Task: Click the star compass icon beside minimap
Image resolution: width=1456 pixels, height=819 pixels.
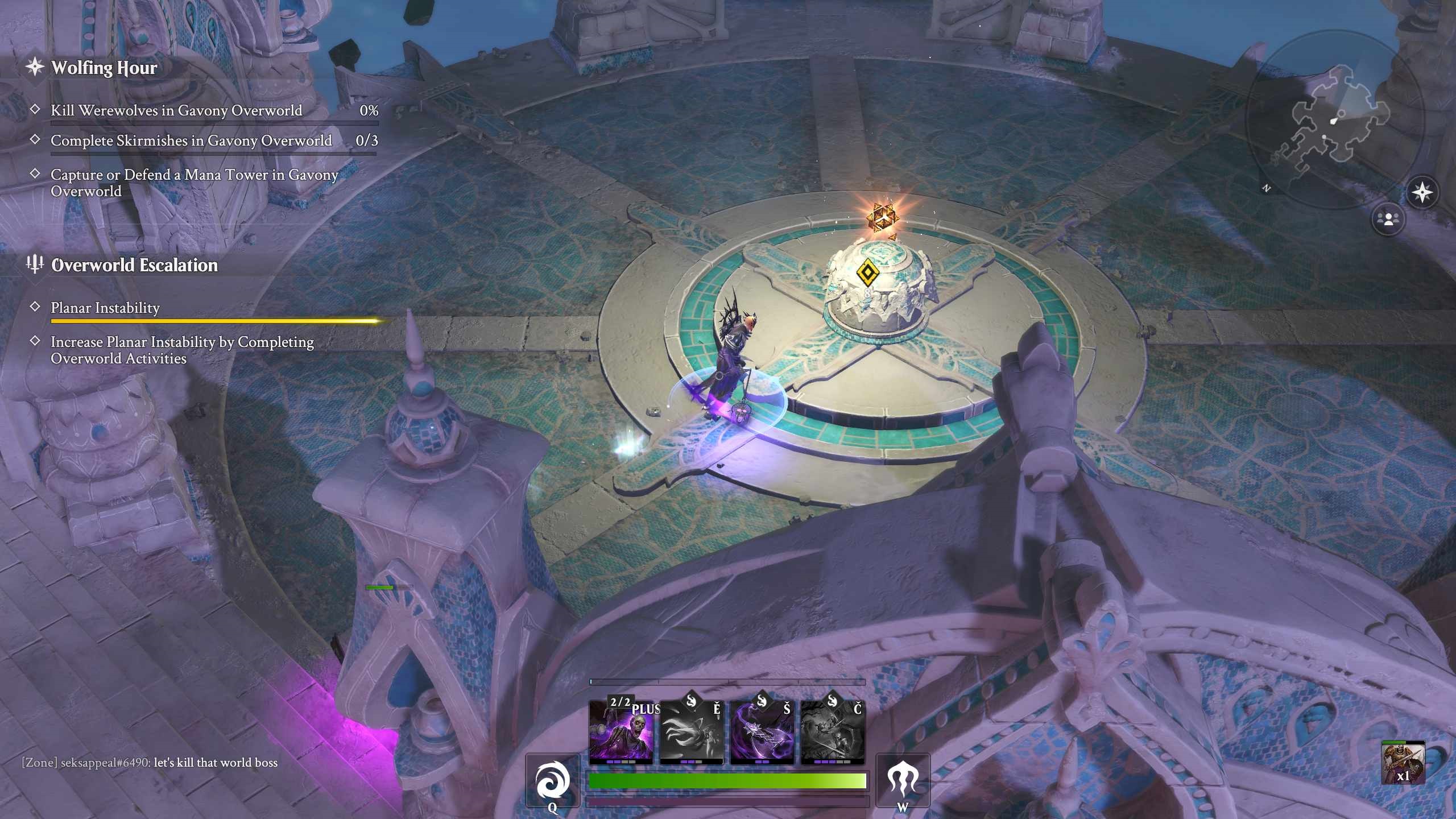Action: click(x=1422, y=193)
